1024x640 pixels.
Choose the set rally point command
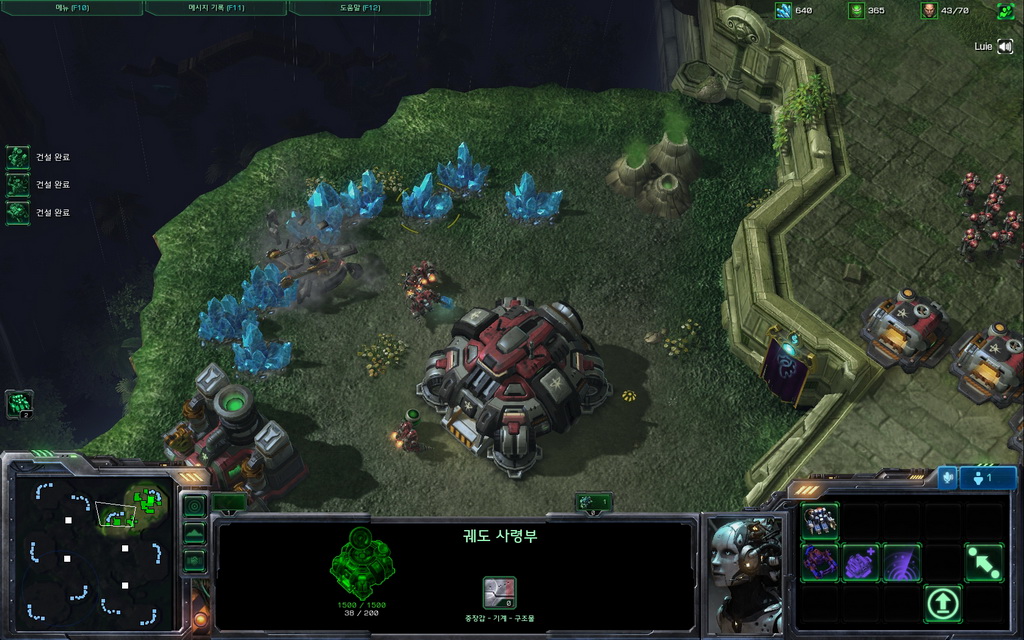[x=984, y=562]
